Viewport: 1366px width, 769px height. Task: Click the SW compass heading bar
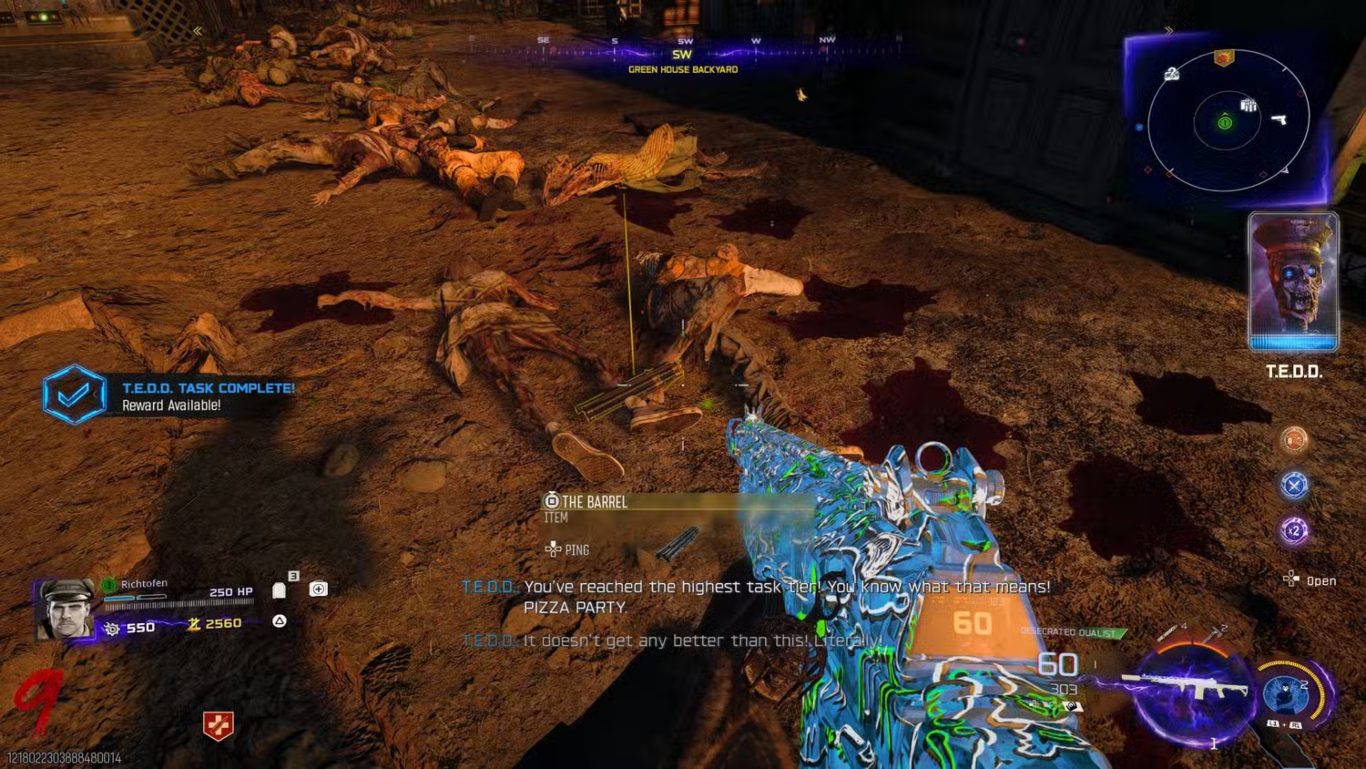(x=683, y=53)
